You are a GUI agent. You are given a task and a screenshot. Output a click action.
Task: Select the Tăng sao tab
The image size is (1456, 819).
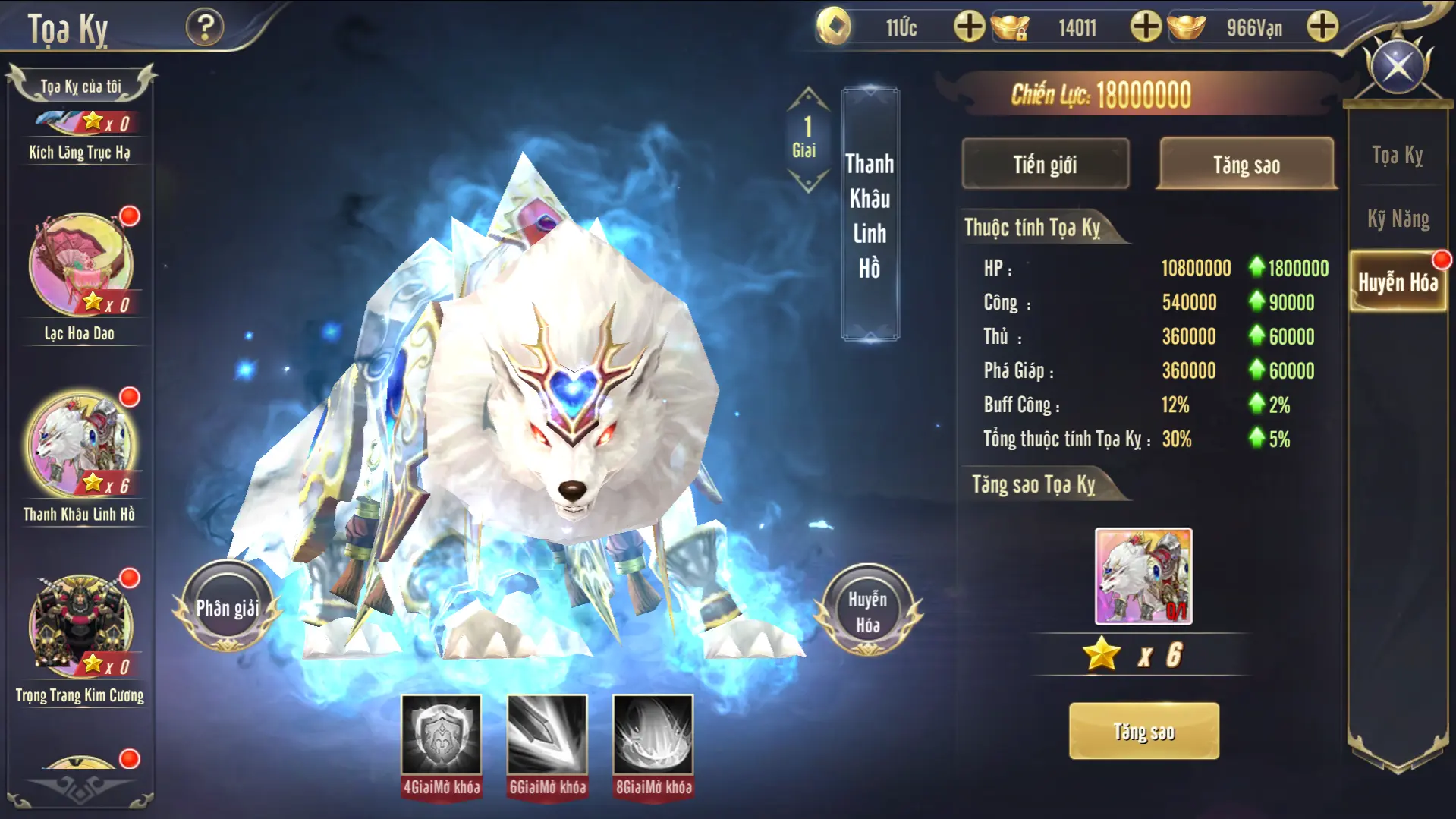(1246, 164)
